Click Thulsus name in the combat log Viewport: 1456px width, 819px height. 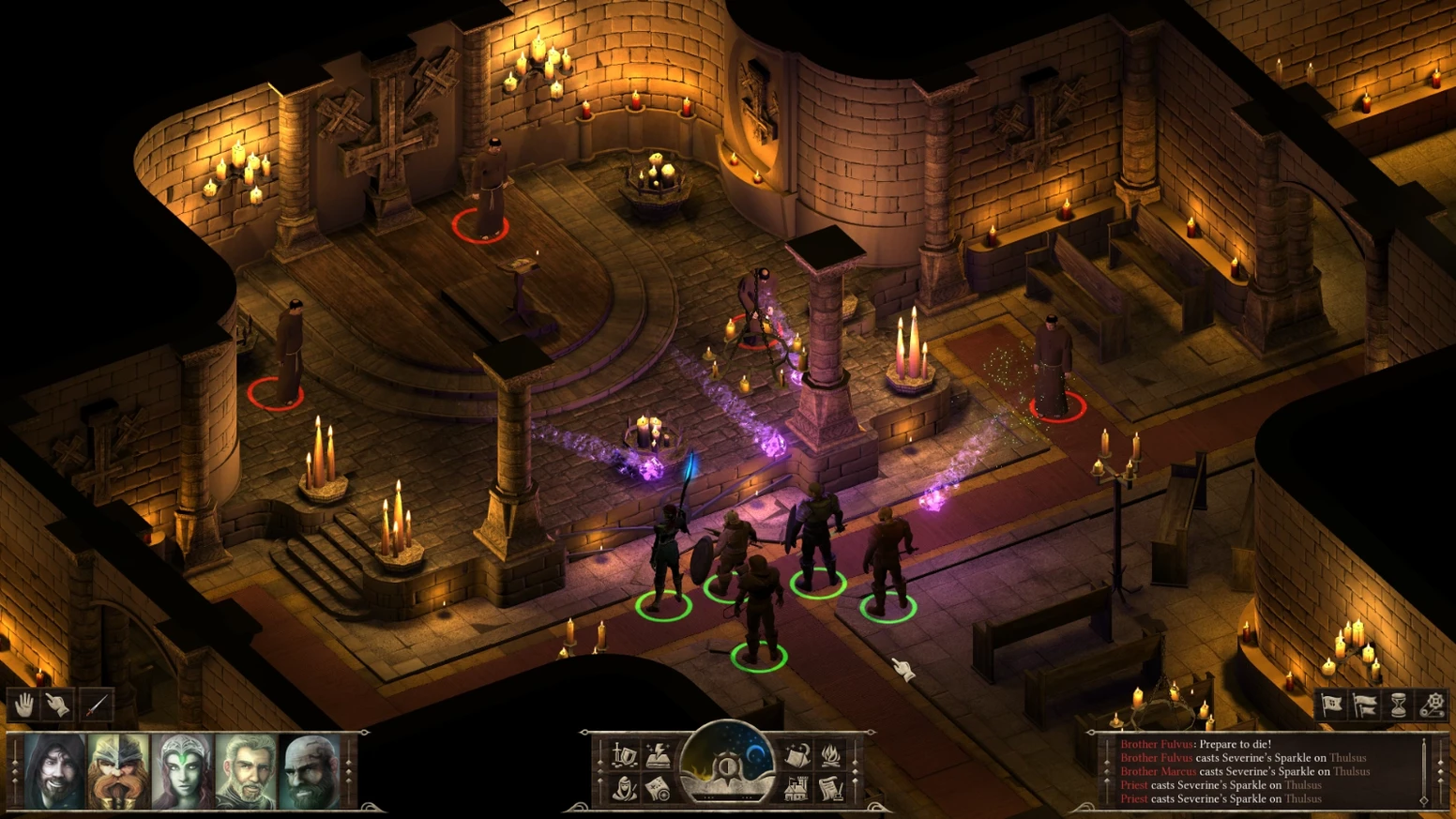(x=1346, y=758)
